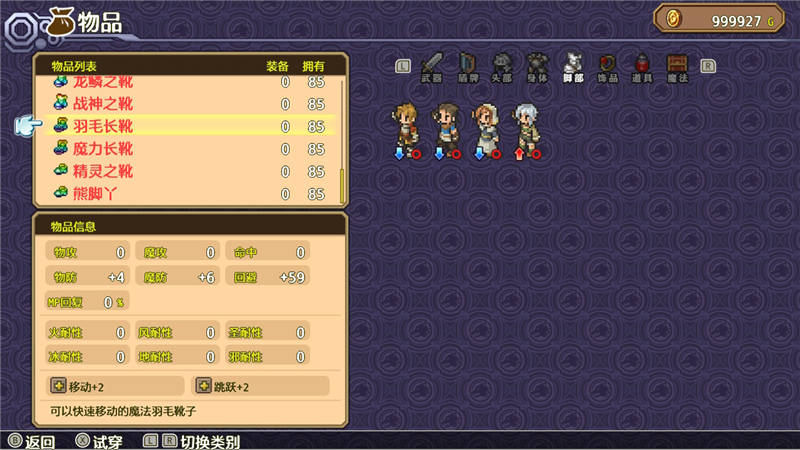Screen dimensions: 800x450
Task: Choose the silver-haired character with red arrow
Action: [x=525, y=124]
